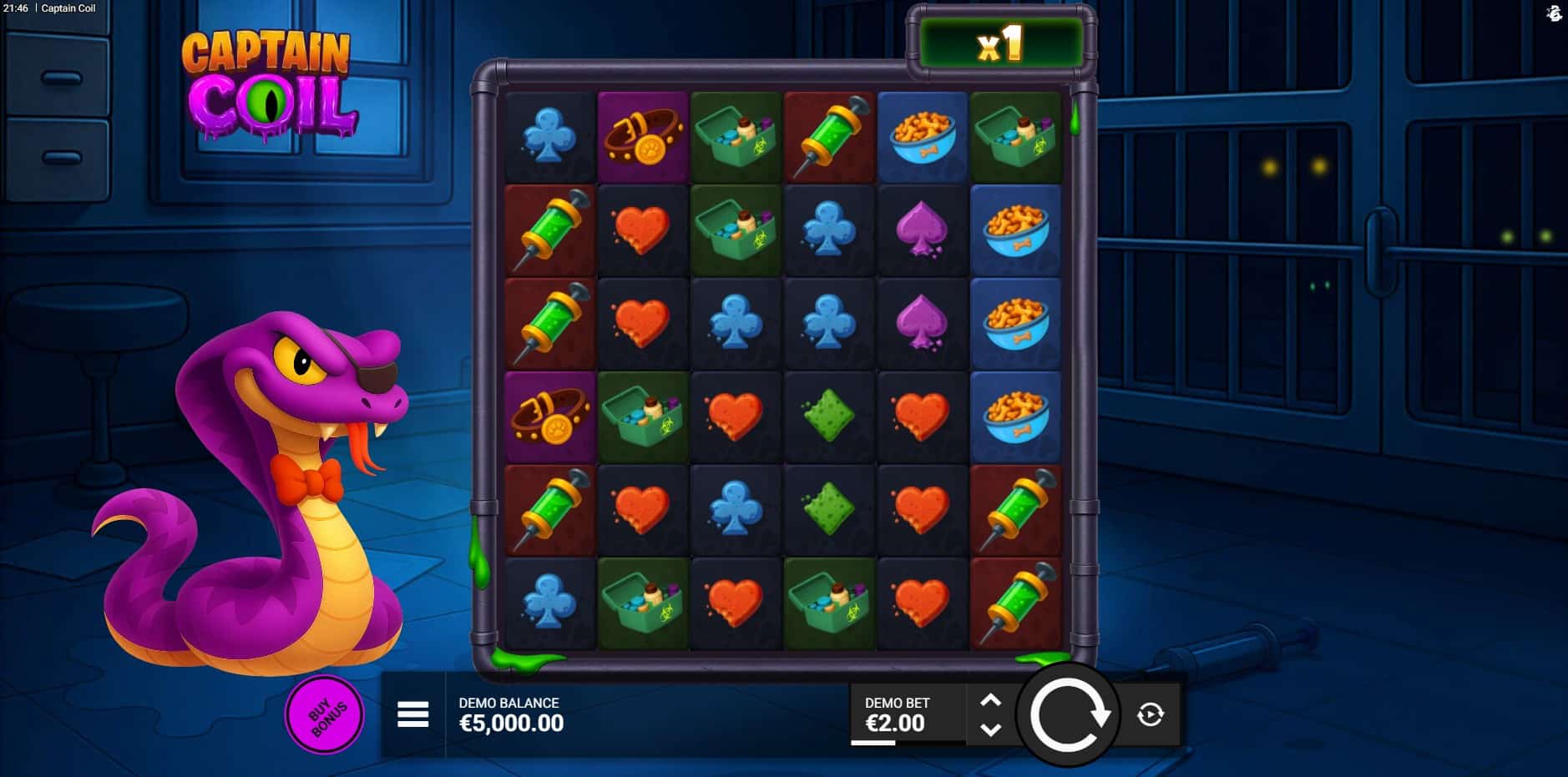Decrease the demo bet with the down arrow
This screenshot has width=1568, height=777.
click(x=990, y=729)
